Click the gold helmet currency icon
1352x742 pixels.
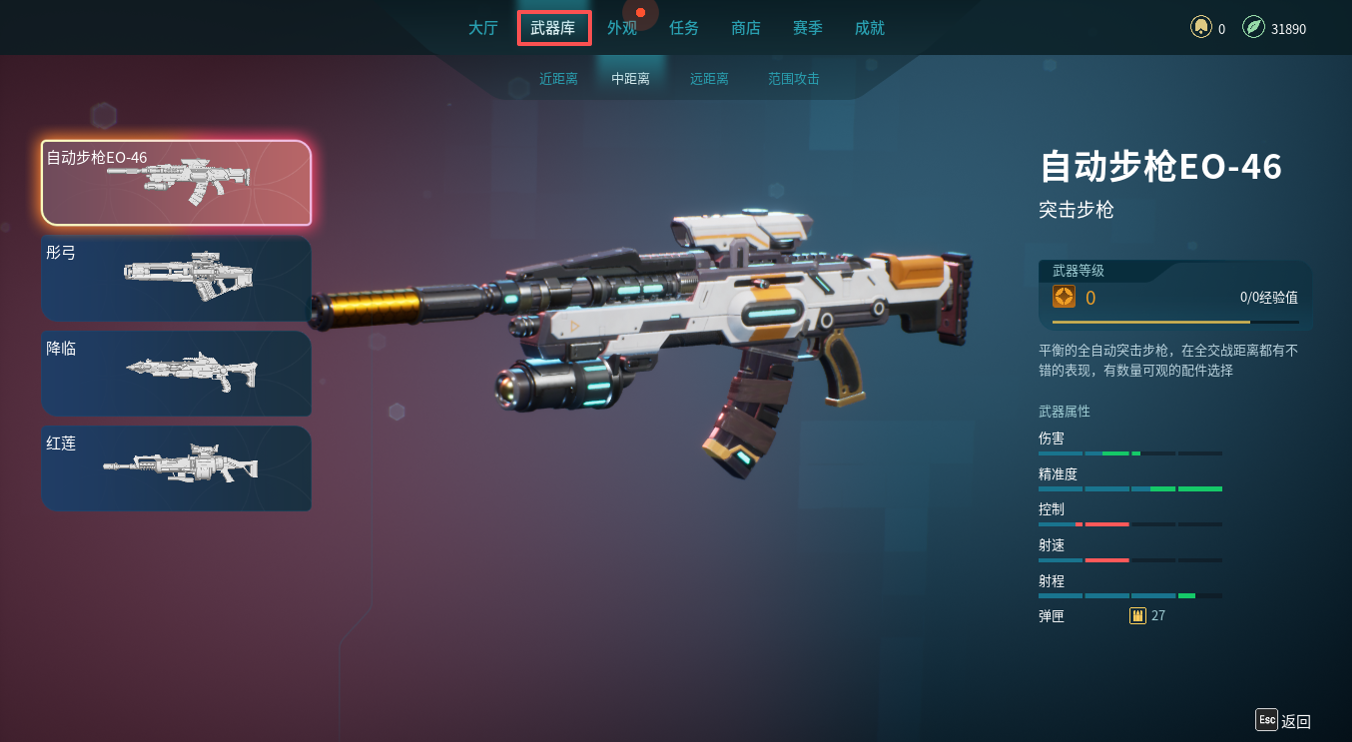(1201, 27)
